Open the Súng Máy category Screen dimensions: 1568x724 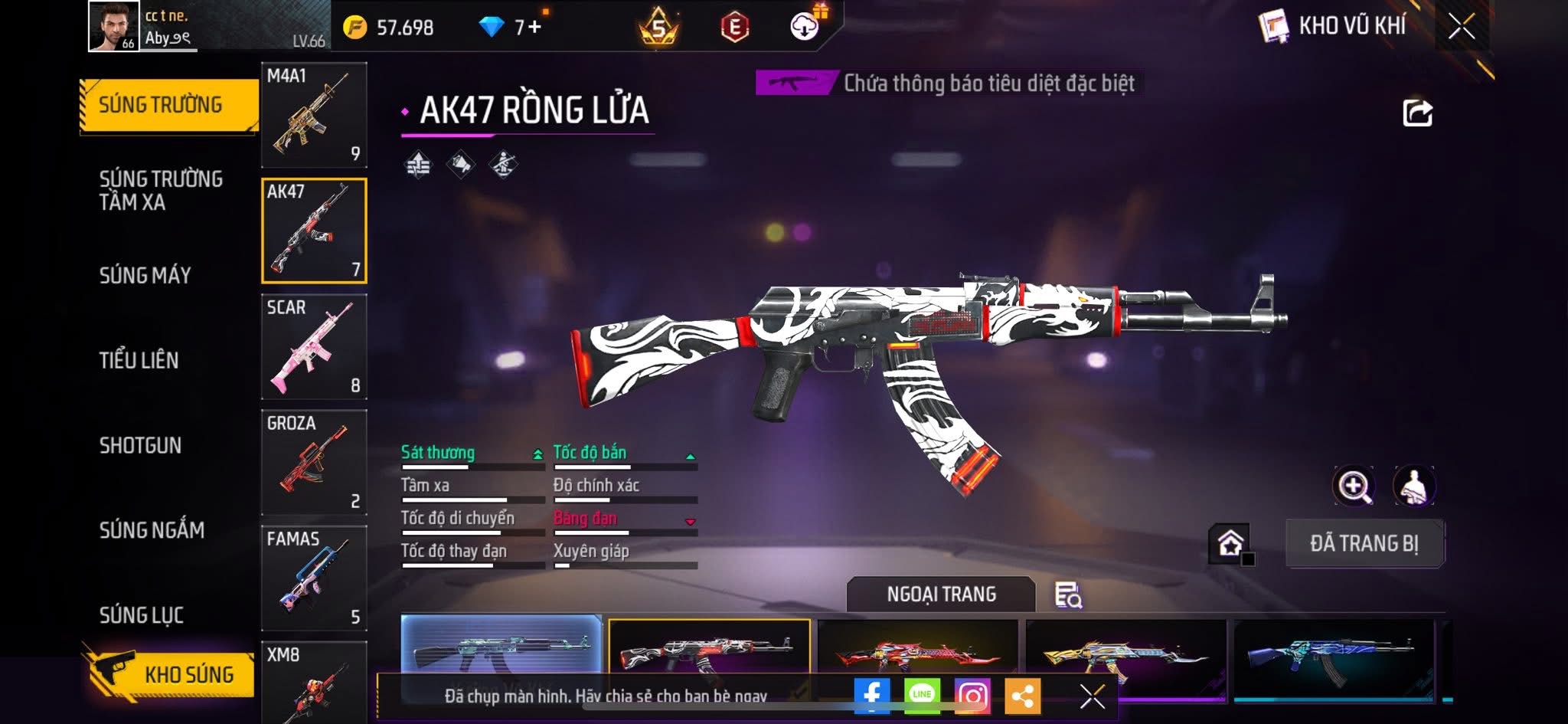click(x=145, y=275)
